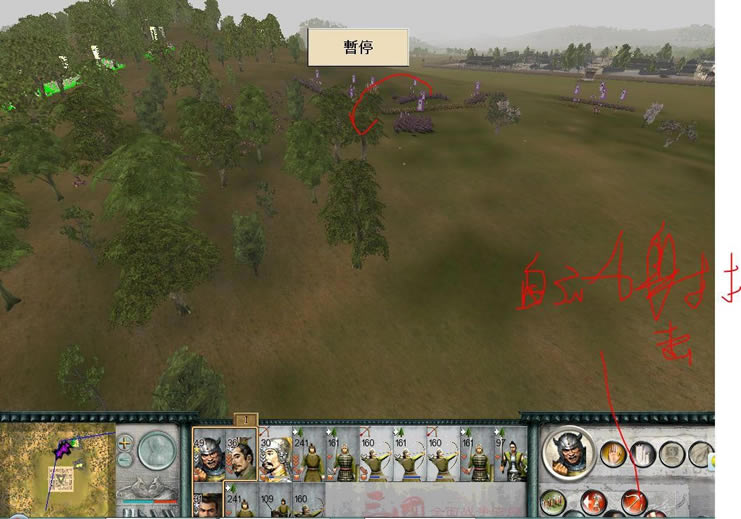The width and height of the screenshot is (741, 519).
Task: Select the group 1 tab above unit cards
Action: coord(245,420)
